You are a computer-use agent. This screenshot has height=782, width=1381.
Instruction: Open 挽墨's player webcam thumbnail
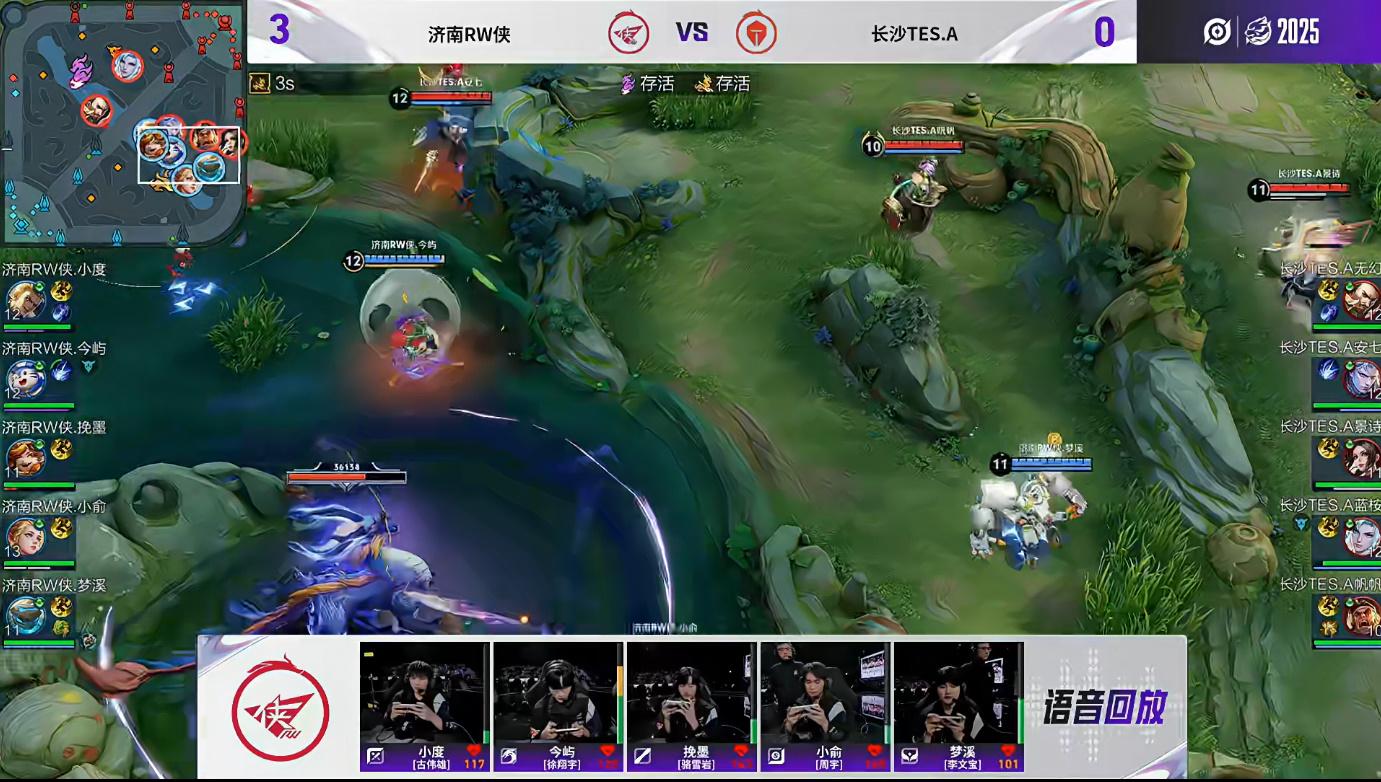pos(691,692)
